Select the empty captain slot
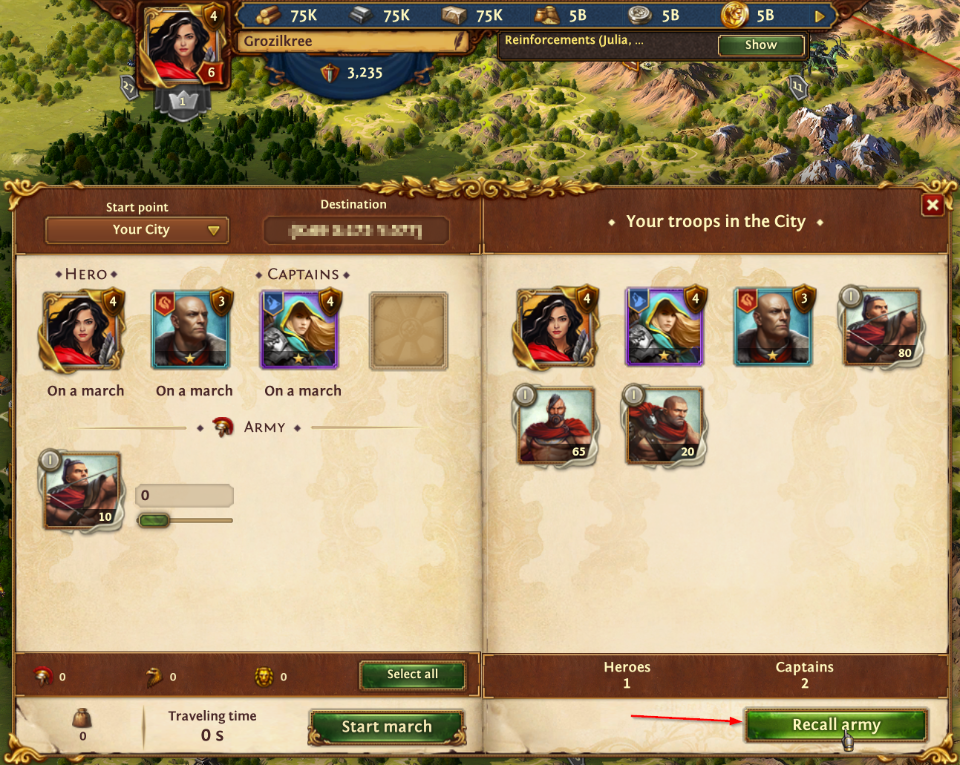960x765 pixels. point(408,331)
